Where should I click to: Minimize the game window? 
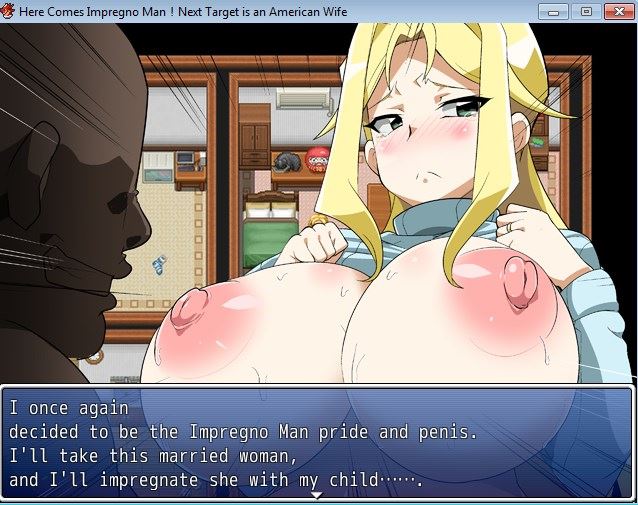click(554, 11)
